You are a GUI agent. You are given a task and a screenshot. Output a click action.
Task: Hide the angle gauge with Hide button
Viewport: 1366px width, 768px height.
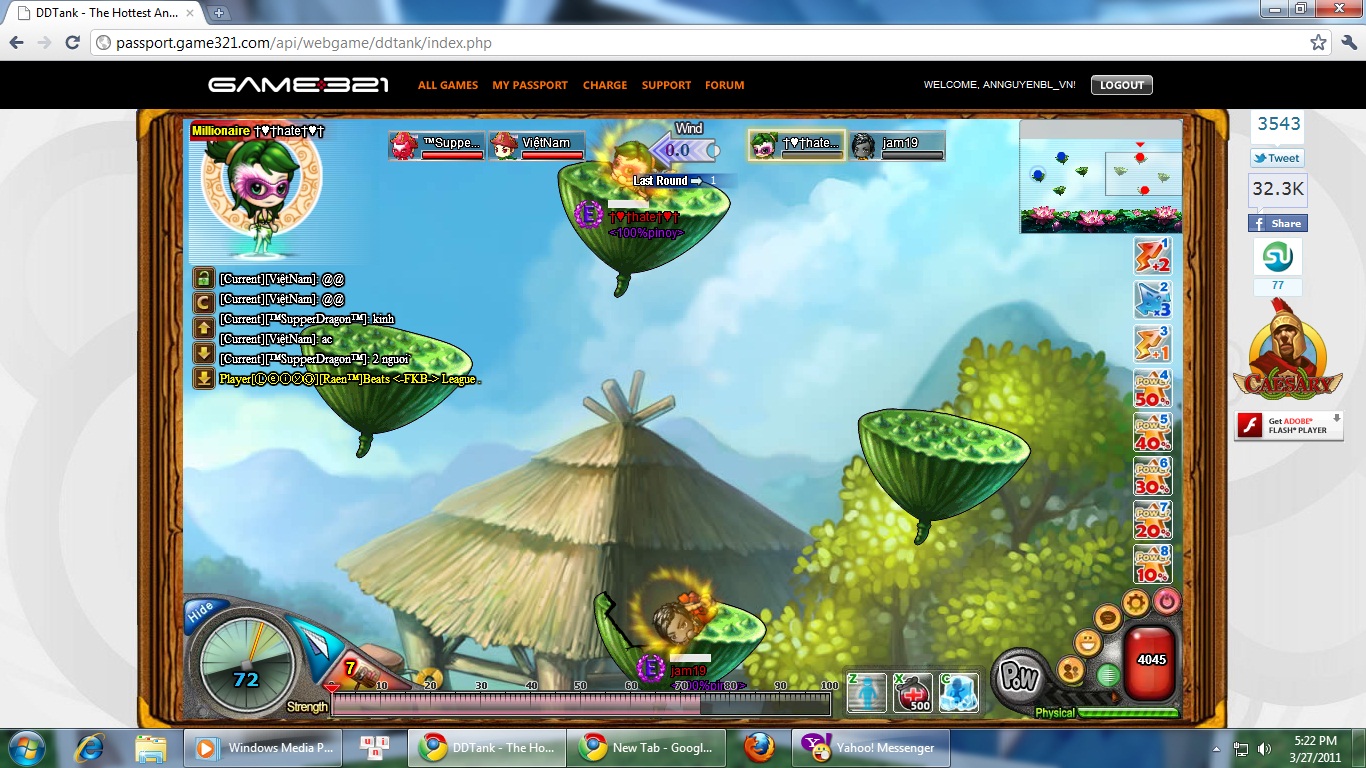(200, 610)
